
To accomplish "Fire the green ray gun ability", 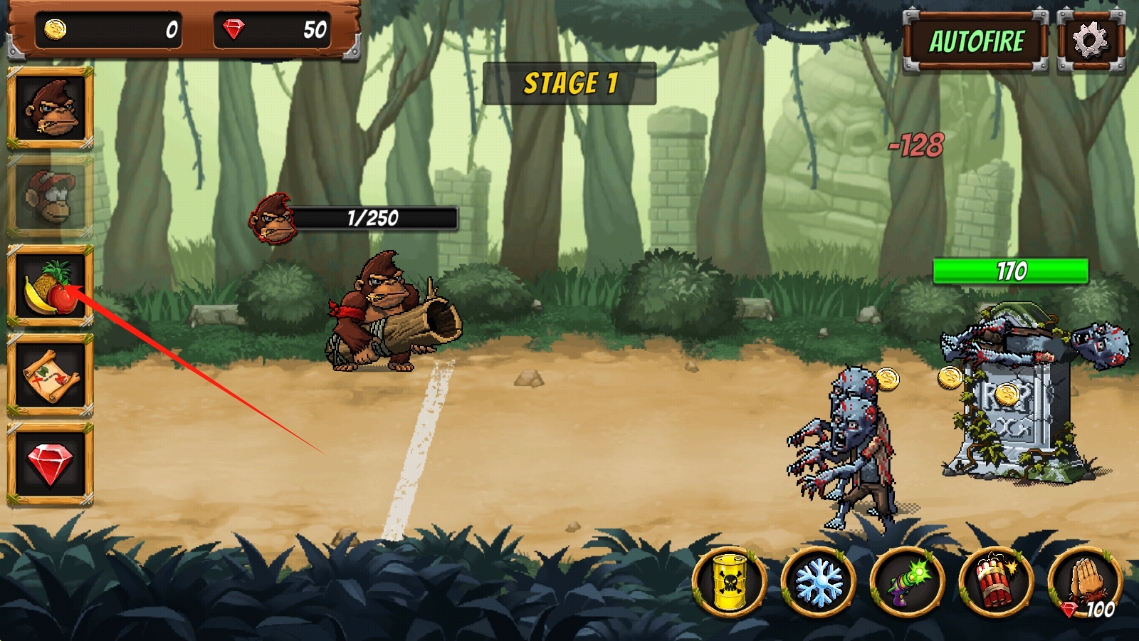I will [x=908, y=582].
